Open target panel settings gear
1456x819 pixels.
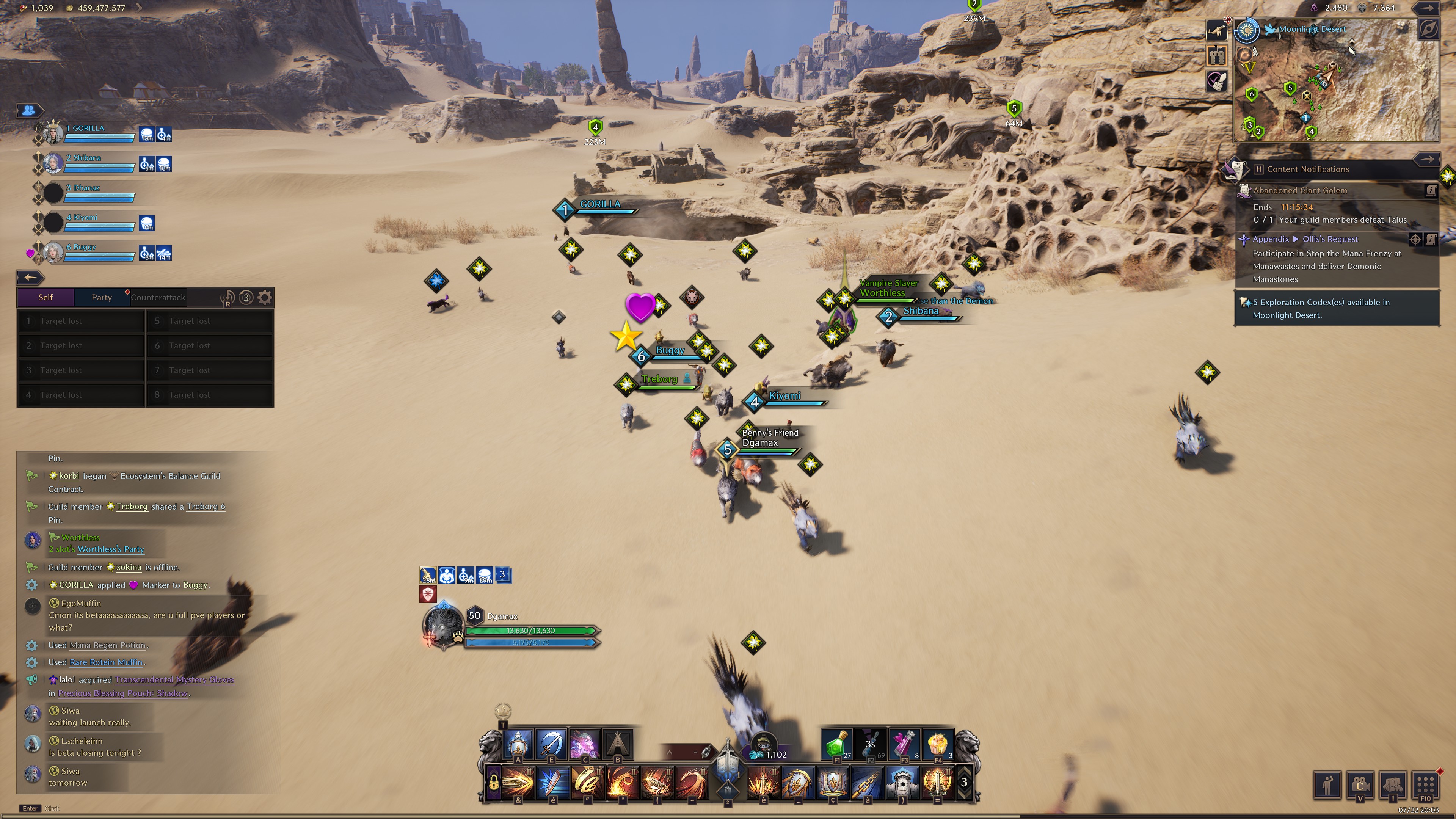click(265, 297)
